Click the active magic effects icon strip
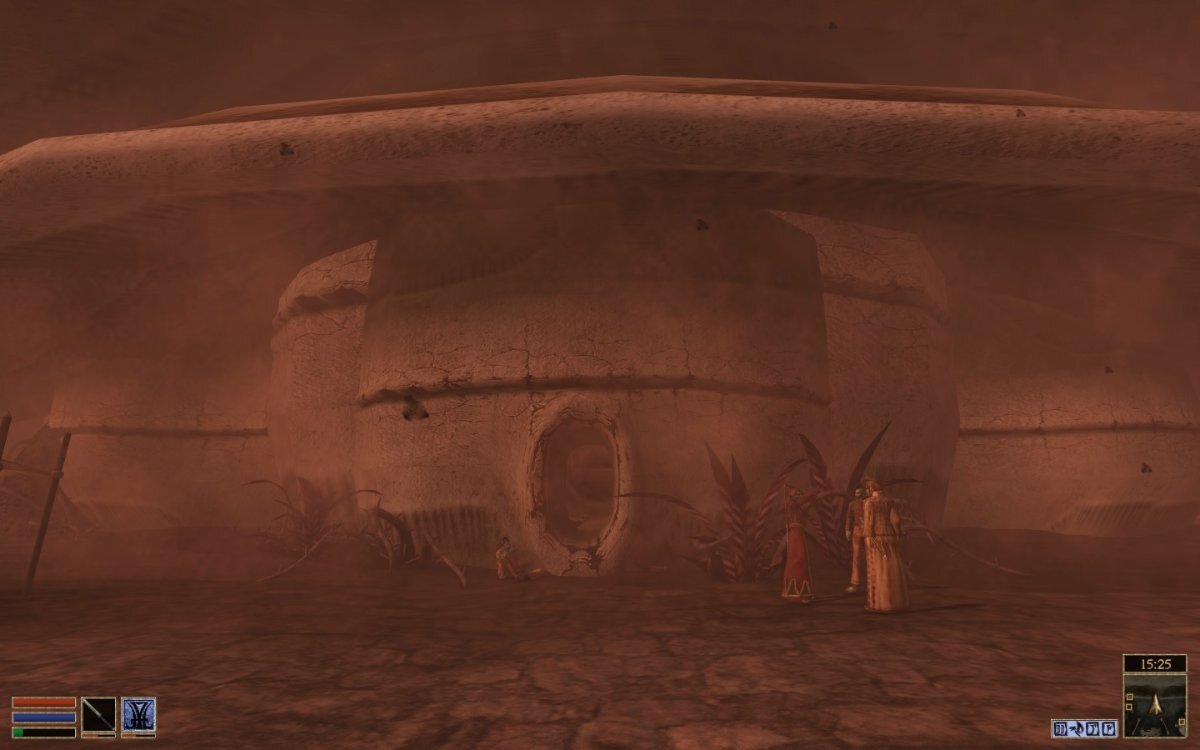This screenshot has width=1200, height=750. tap(1084, 728)
